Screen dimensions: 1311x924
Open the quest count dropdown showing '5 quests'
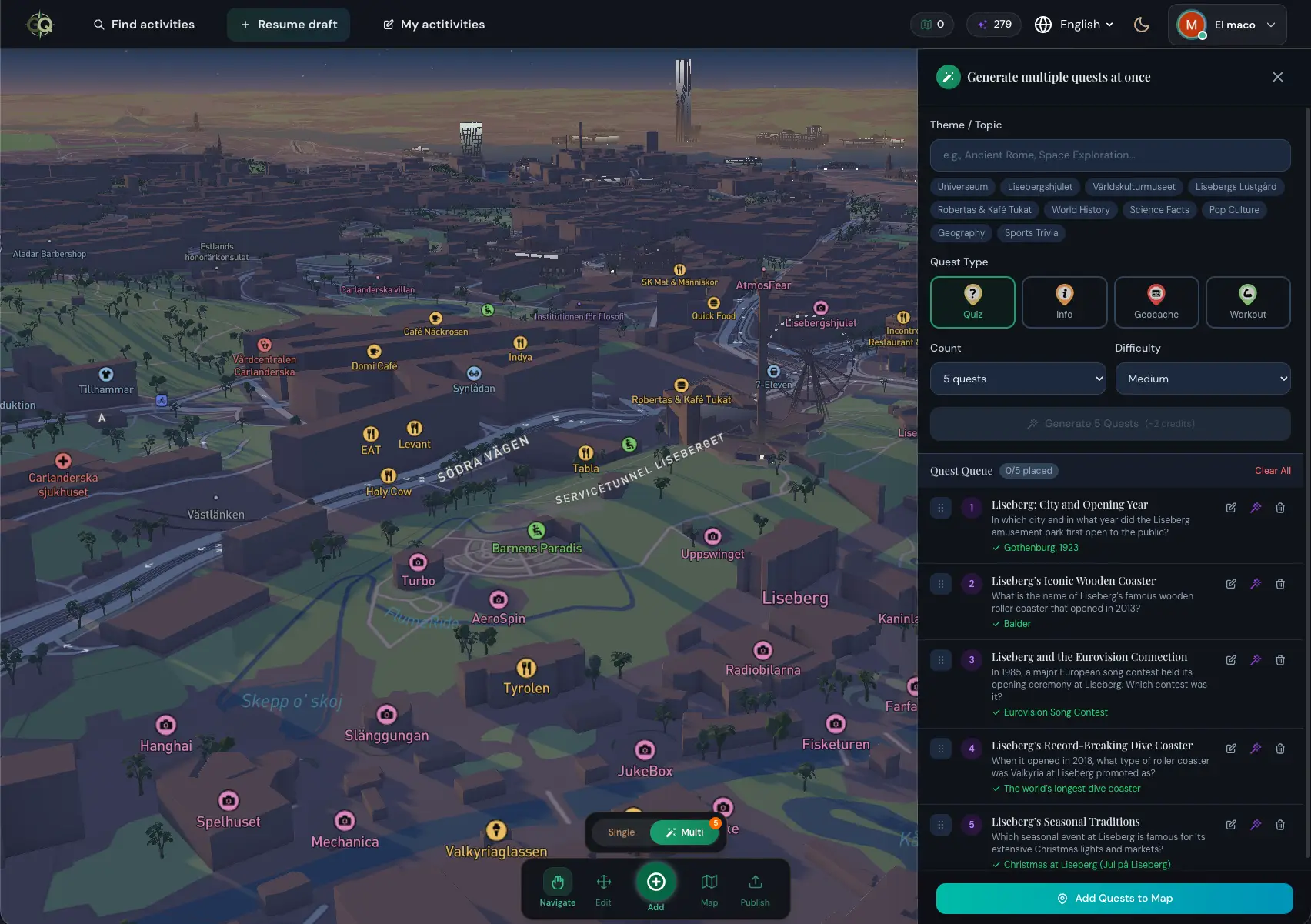pos(1017,378)
